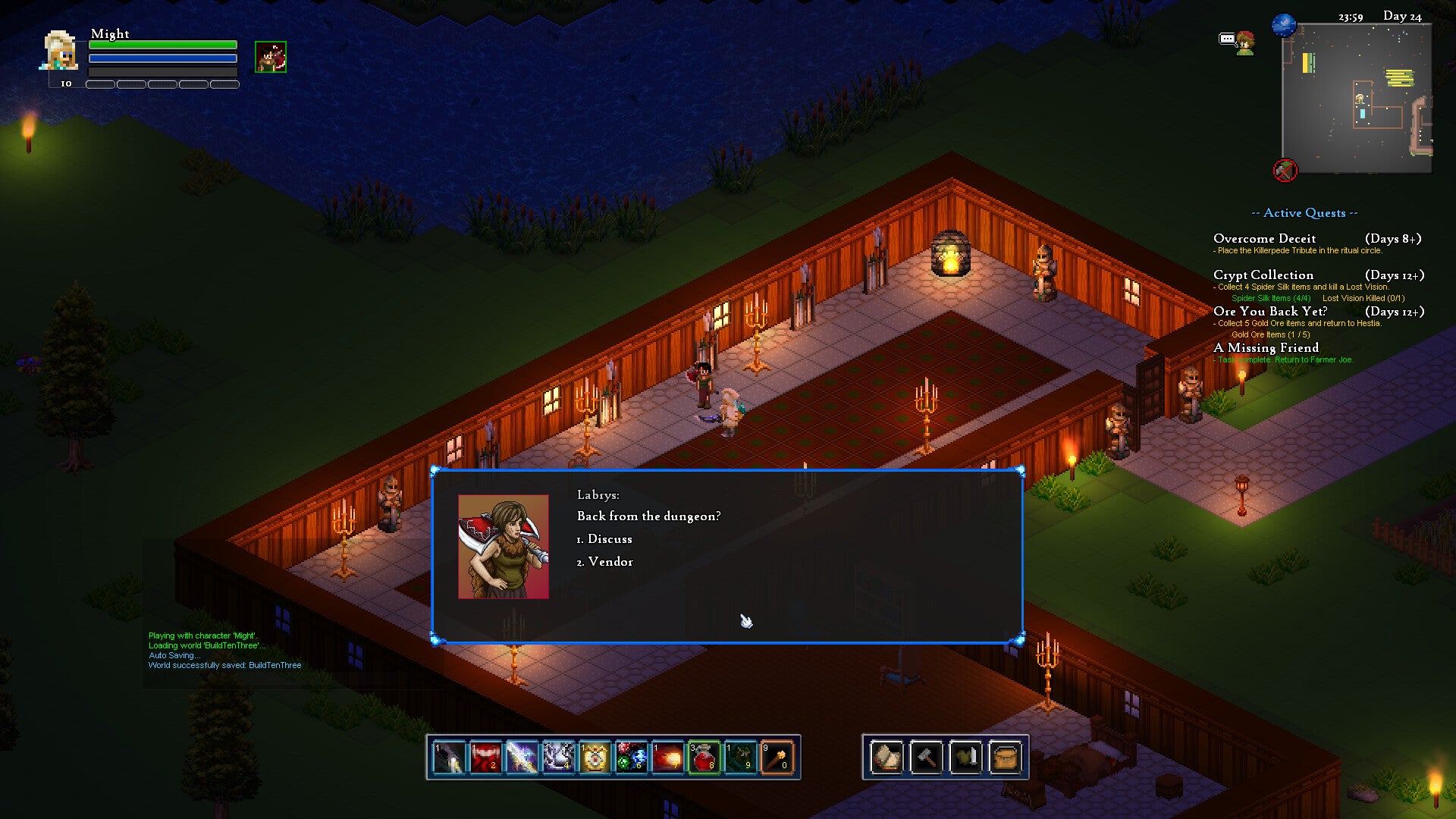This screenshot has height=819, width=1456.
Task: Open the journal scroll button
Action: pos(886,757)
